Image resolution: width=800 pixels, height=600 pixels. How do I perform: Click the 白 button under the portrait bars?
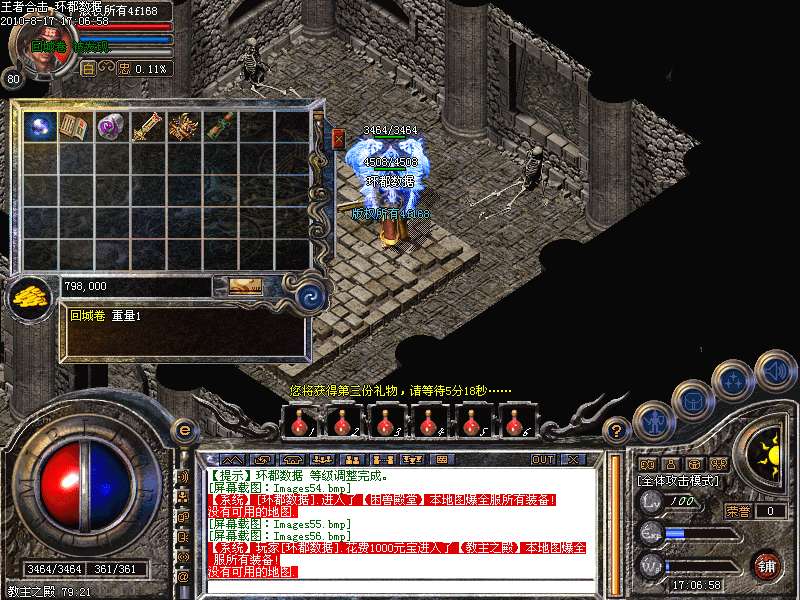click(88, 69)
